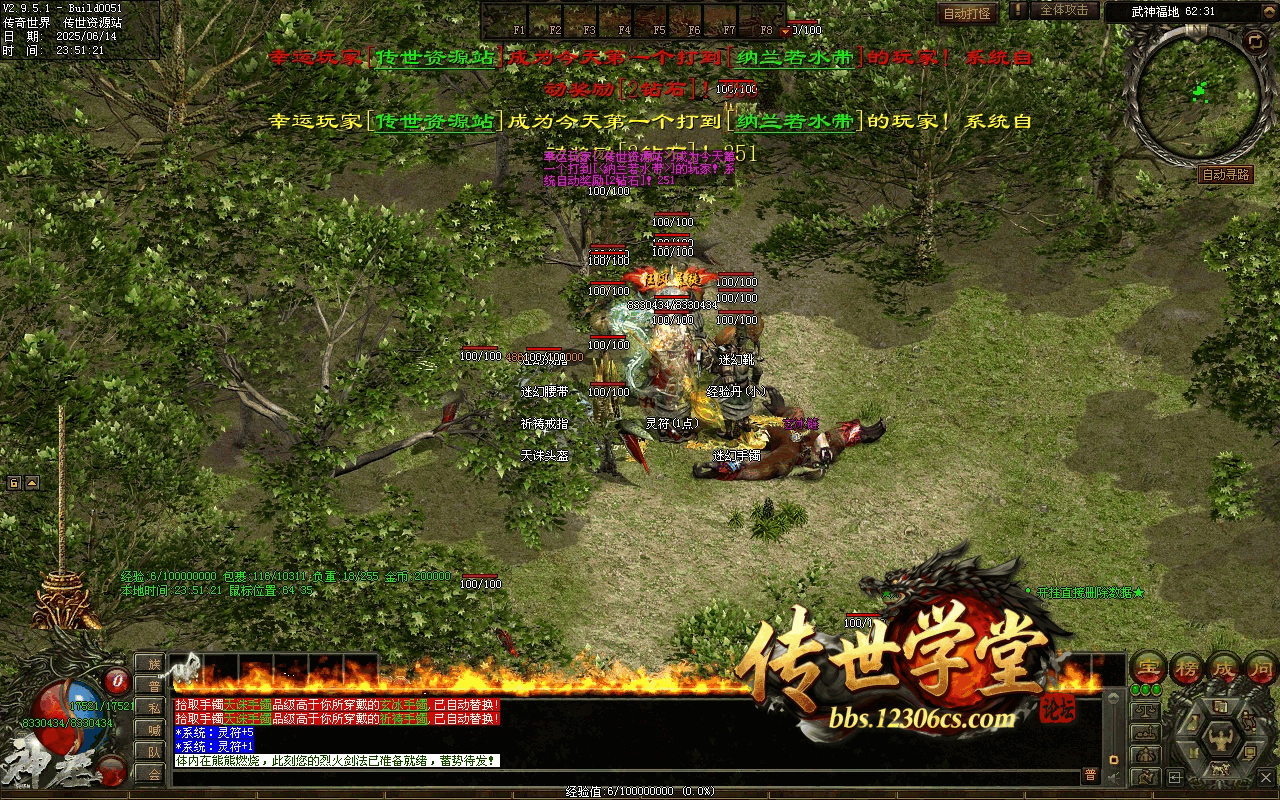Viewport: 1280px width, 800px height.
Task: Switch chat to the 喊 shout channel
Action: pyautogui.click(x=154, y=730)
